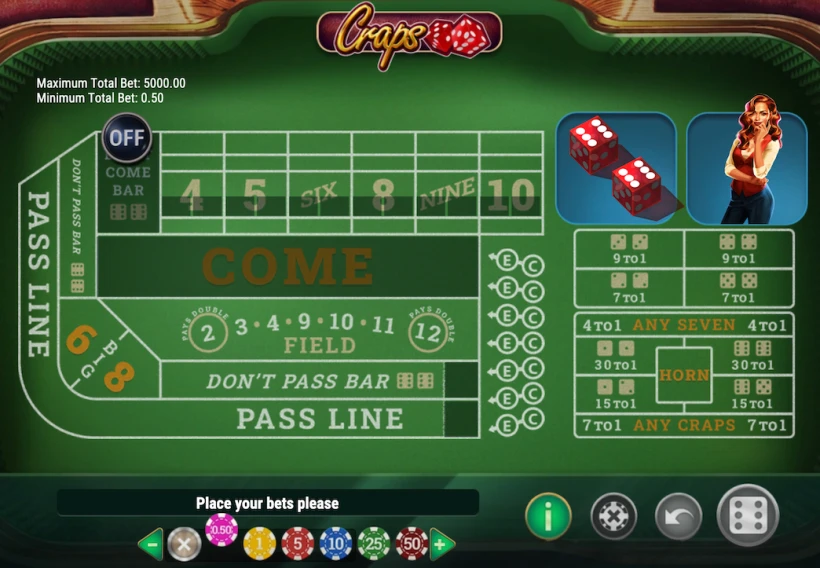Open the green info button
This screenshot has width=820, height=568.
(x=548, y=516)
